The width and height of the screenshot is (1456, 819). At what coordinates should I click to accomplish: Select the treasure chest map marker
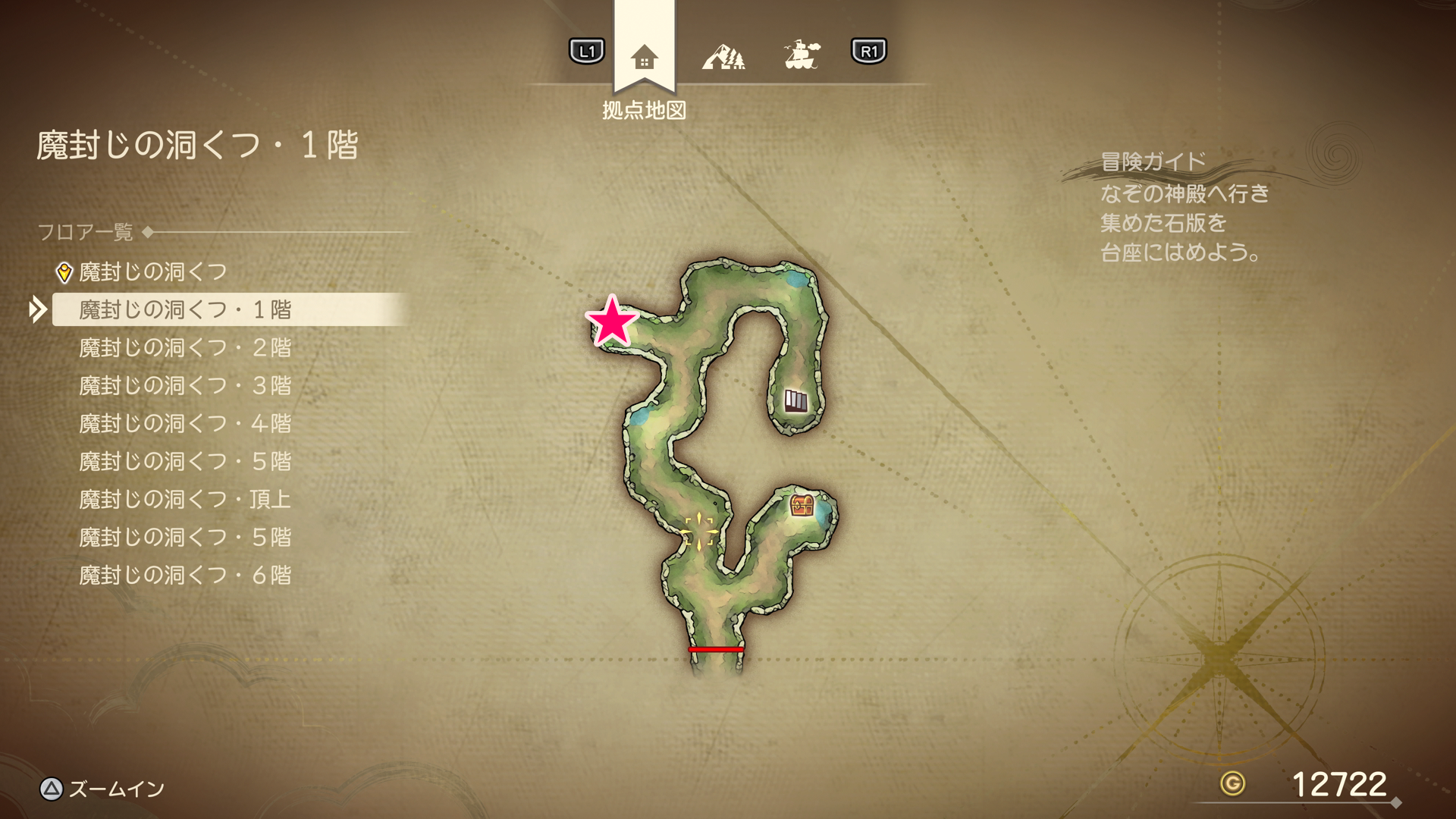801,505
